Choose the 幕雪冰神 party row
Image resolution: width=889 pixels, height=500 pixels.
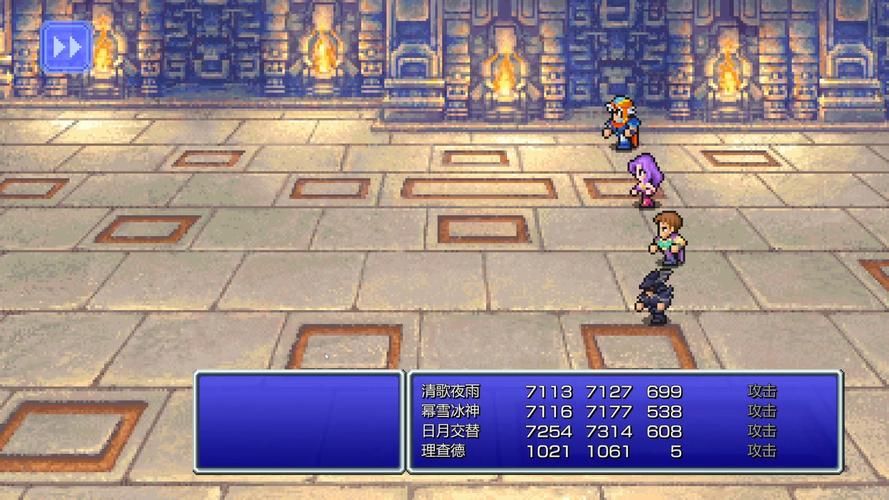click(x=450, y=411)
